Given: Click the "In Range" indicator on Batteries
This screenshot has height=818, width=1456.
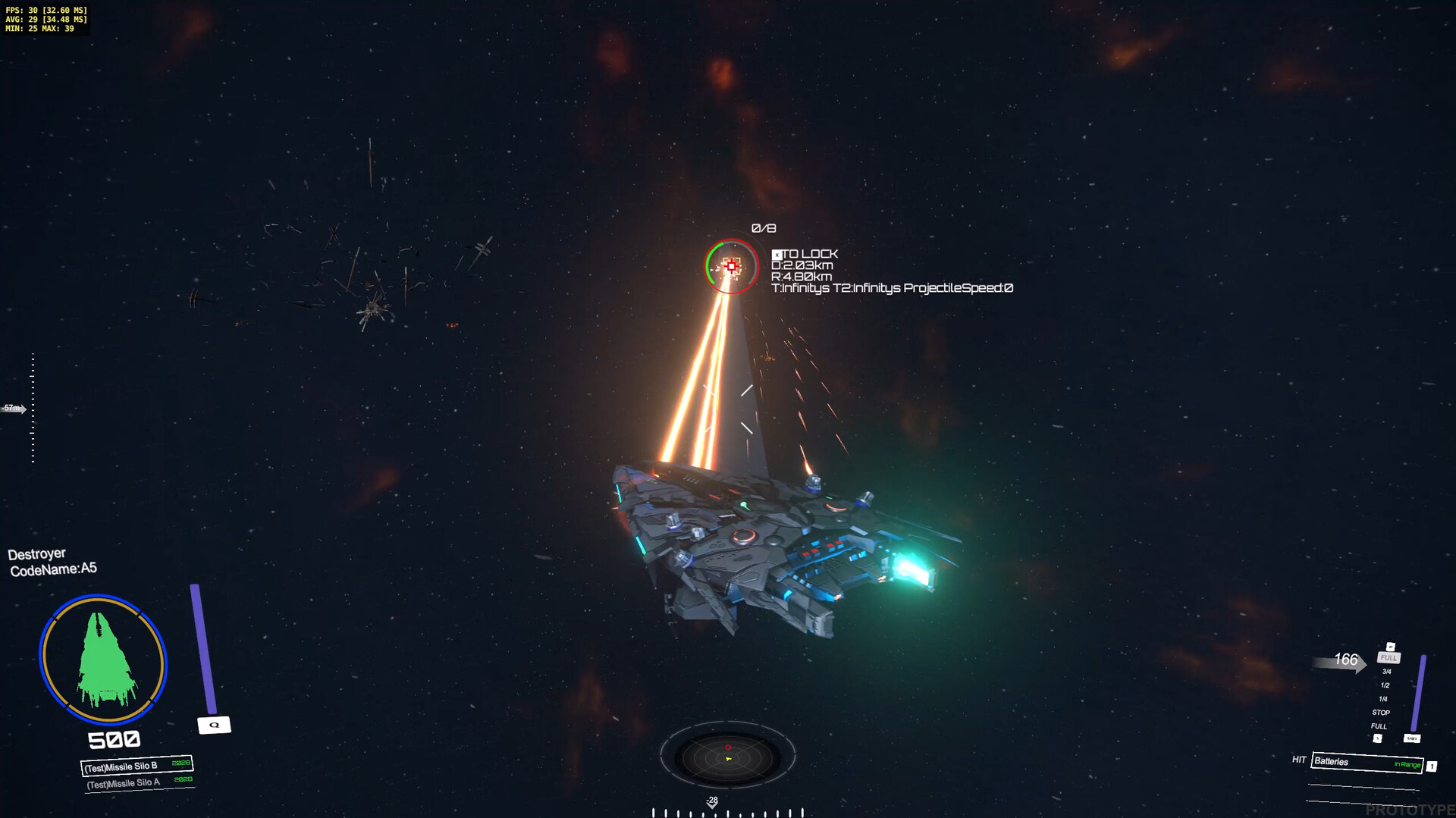Looking at the screenshot, I should (1407, 764).
